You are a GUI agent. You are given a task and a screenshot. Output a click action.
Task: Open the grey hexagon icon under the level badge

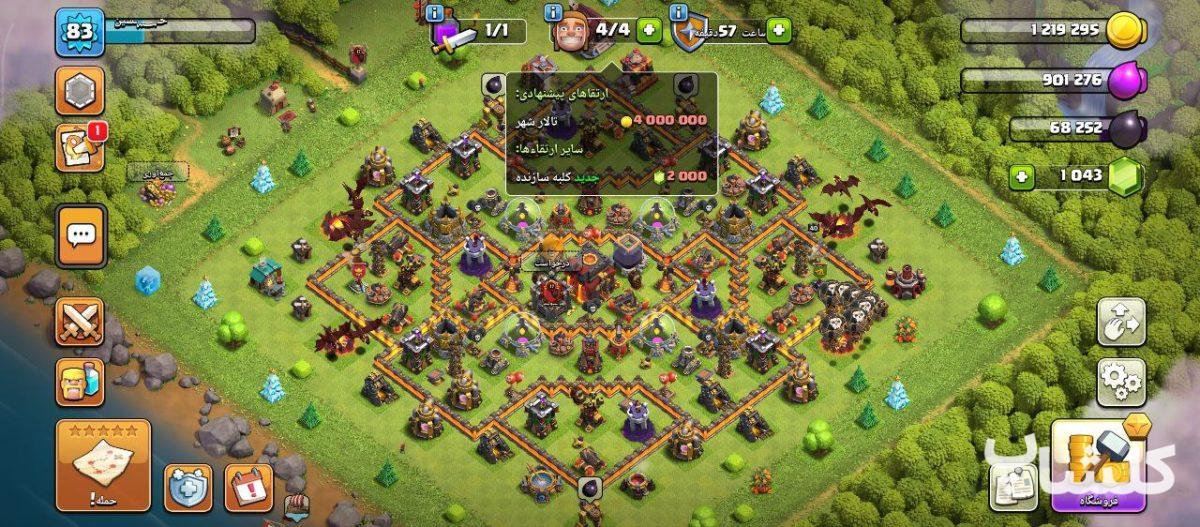pyautogui.click(x=80, y=92)
